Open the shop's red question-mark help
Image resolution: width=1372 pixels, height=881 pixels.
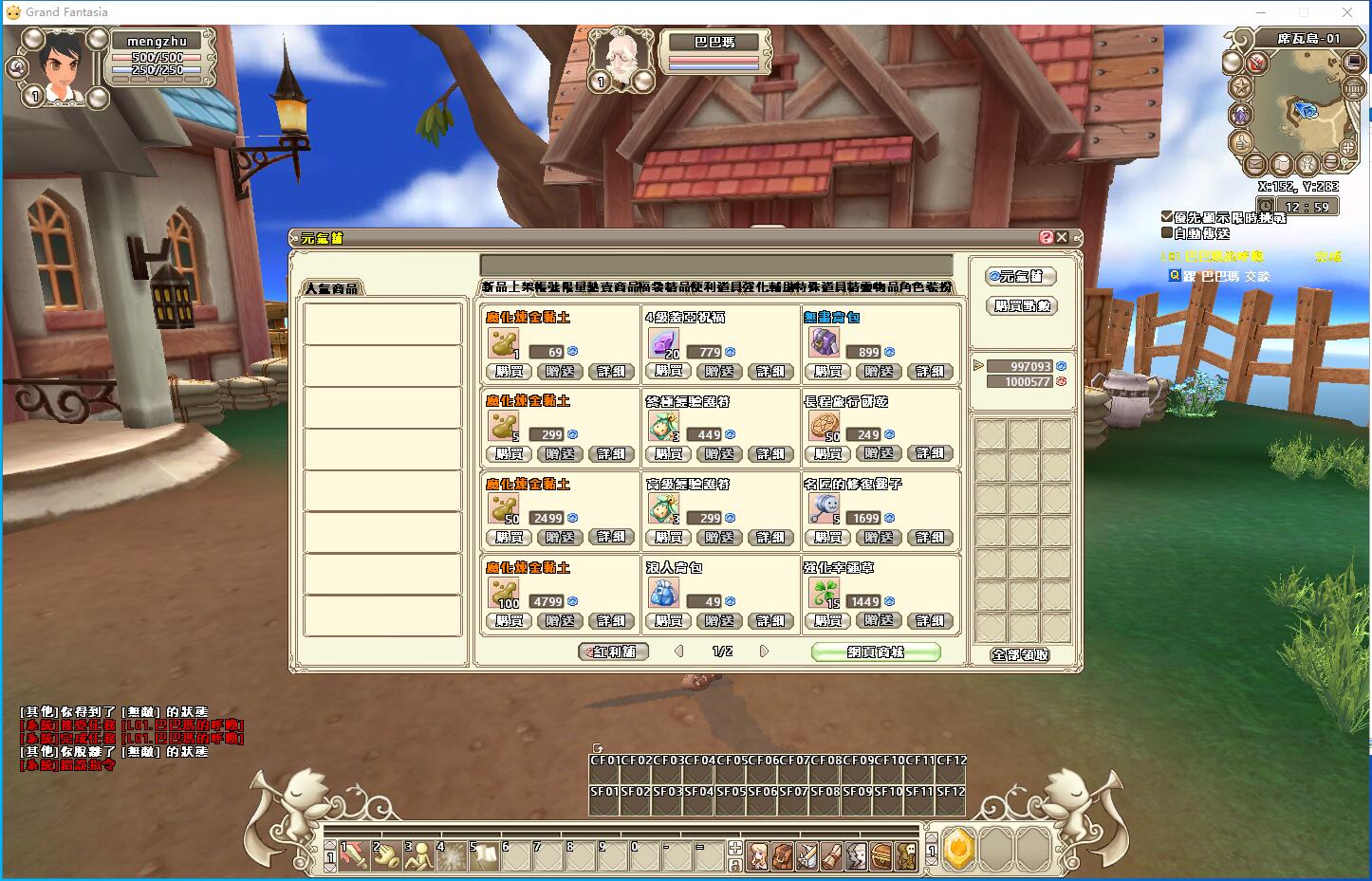[1047, 237]
